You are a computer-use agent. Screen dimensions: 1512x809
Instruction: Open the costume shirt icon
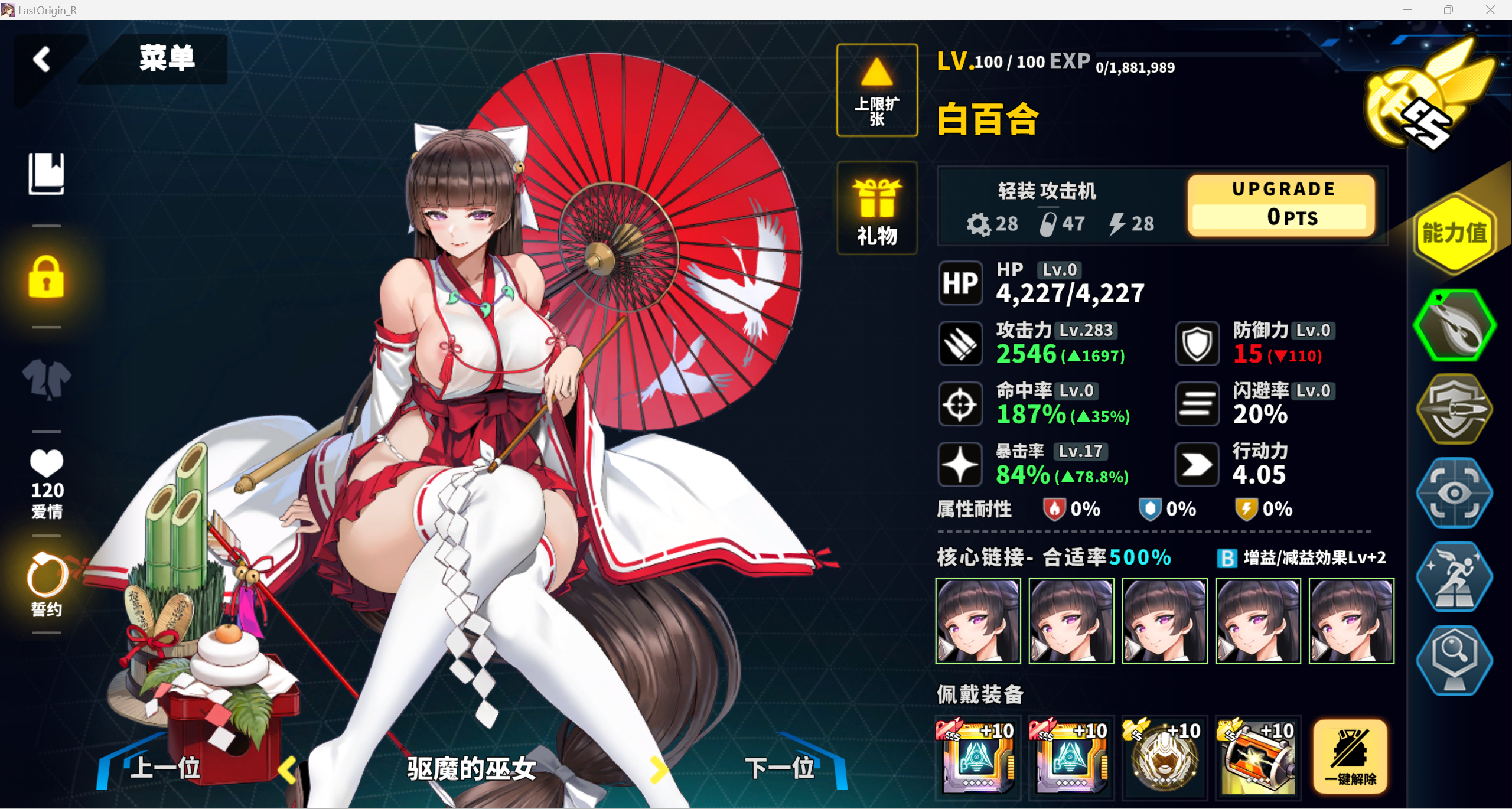46,379
